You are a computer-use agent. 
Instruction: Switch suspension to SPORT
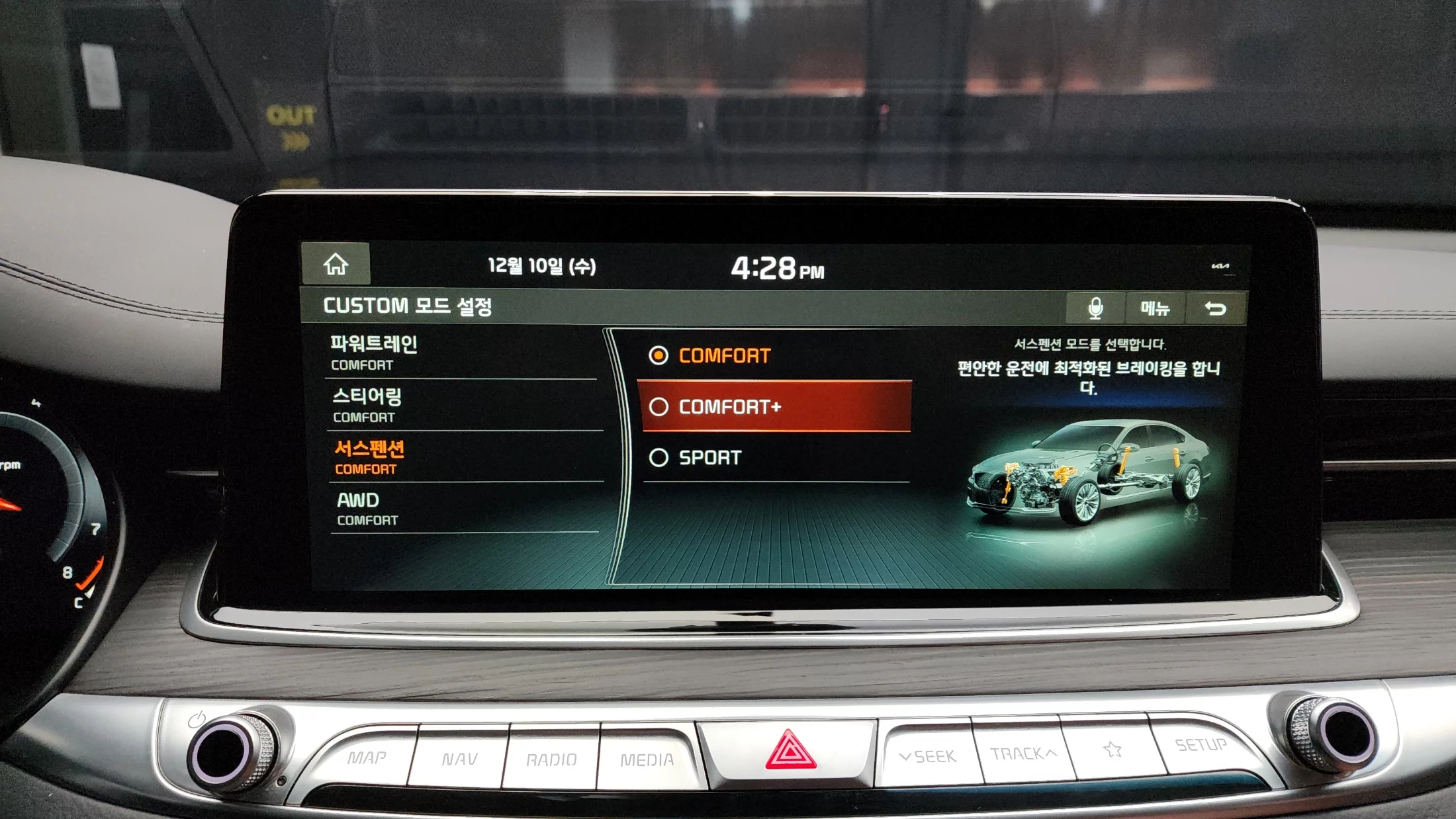coord(776,458)
